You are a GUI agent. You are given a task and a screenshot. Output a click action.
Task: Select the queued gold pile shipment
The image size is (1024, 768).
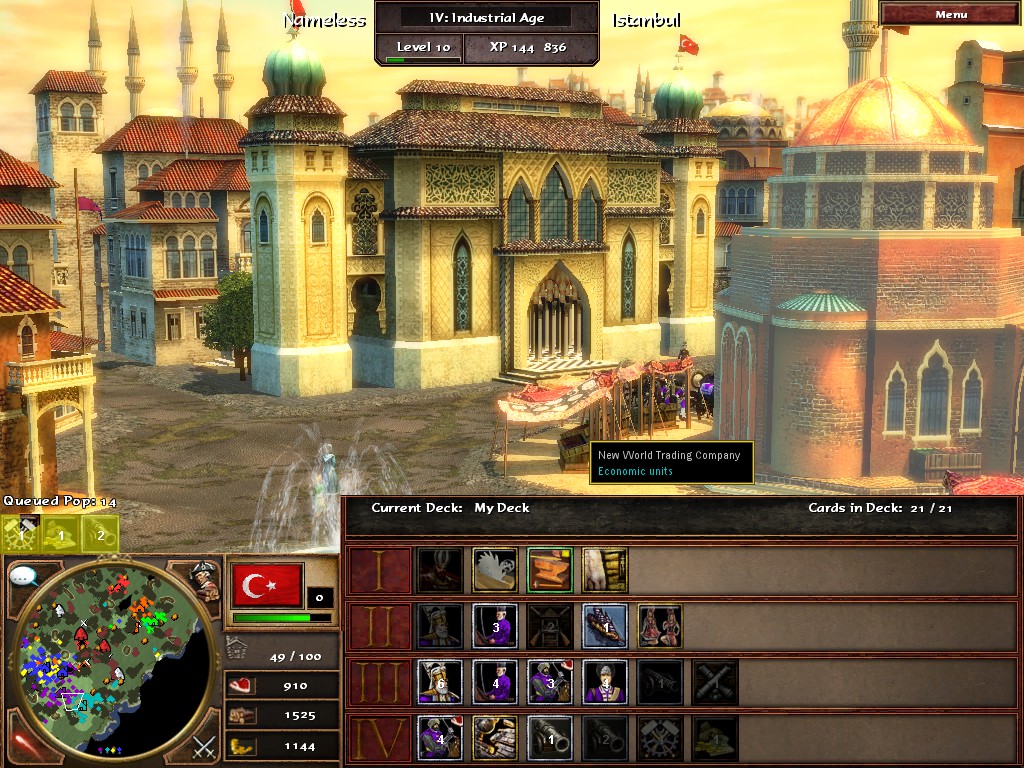[x=60, y=534]
